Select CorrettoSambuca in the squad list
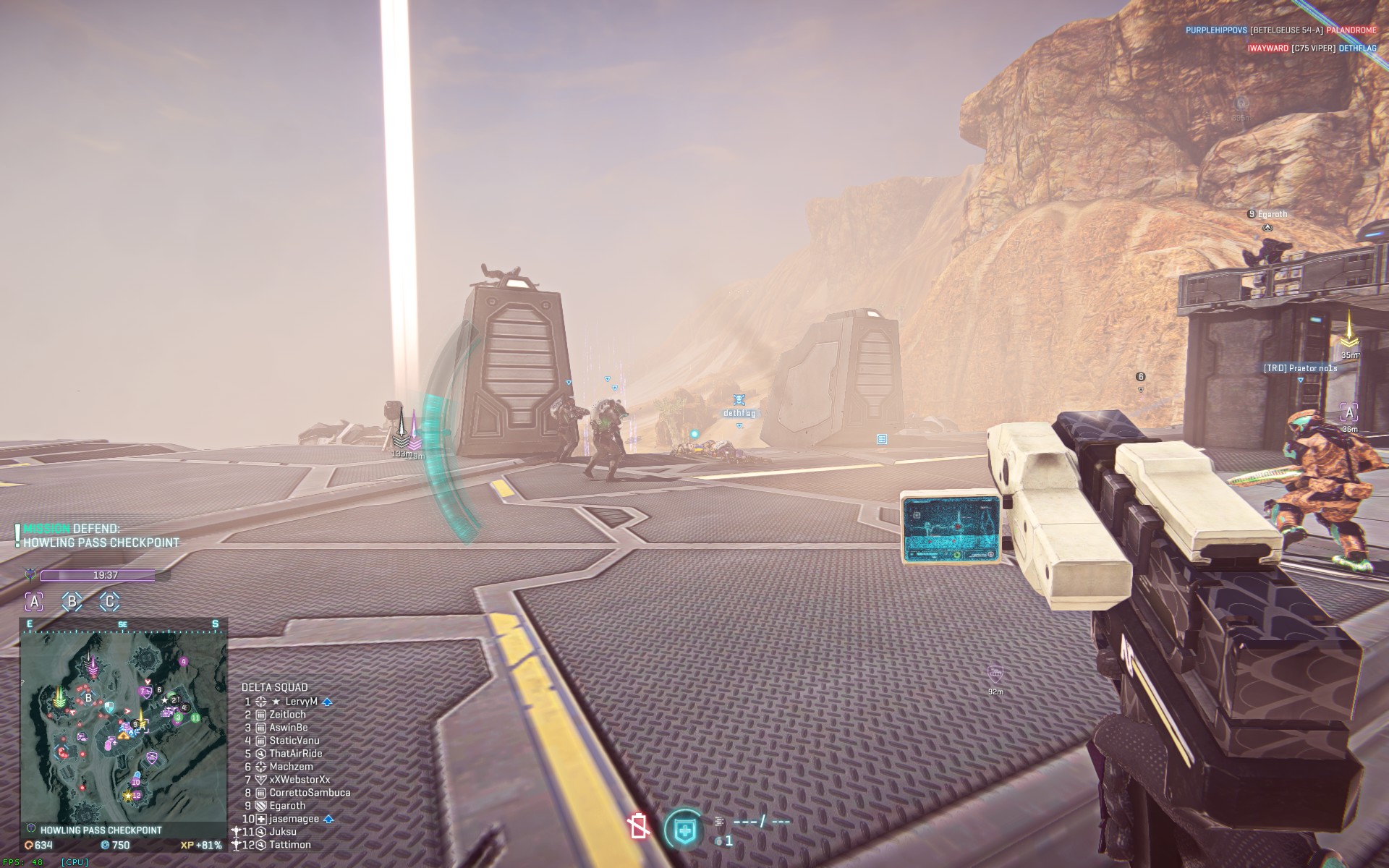The image size is (1389, 868). [x=310, y=793]
